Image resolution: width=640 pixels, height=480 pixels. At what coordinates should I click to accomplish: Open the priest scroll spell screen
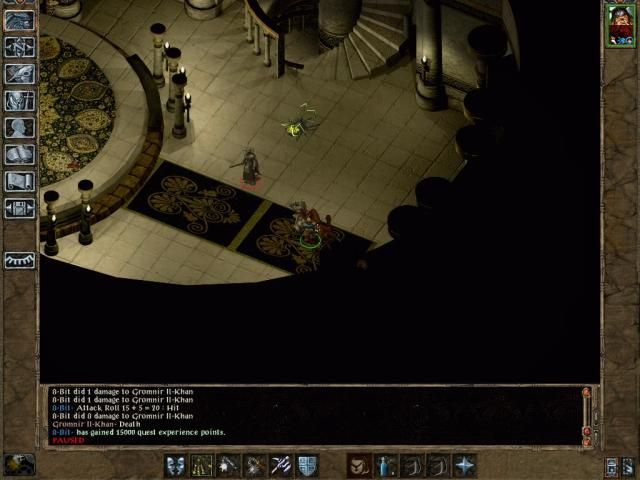pyautogui.click(x=20, y=181)
